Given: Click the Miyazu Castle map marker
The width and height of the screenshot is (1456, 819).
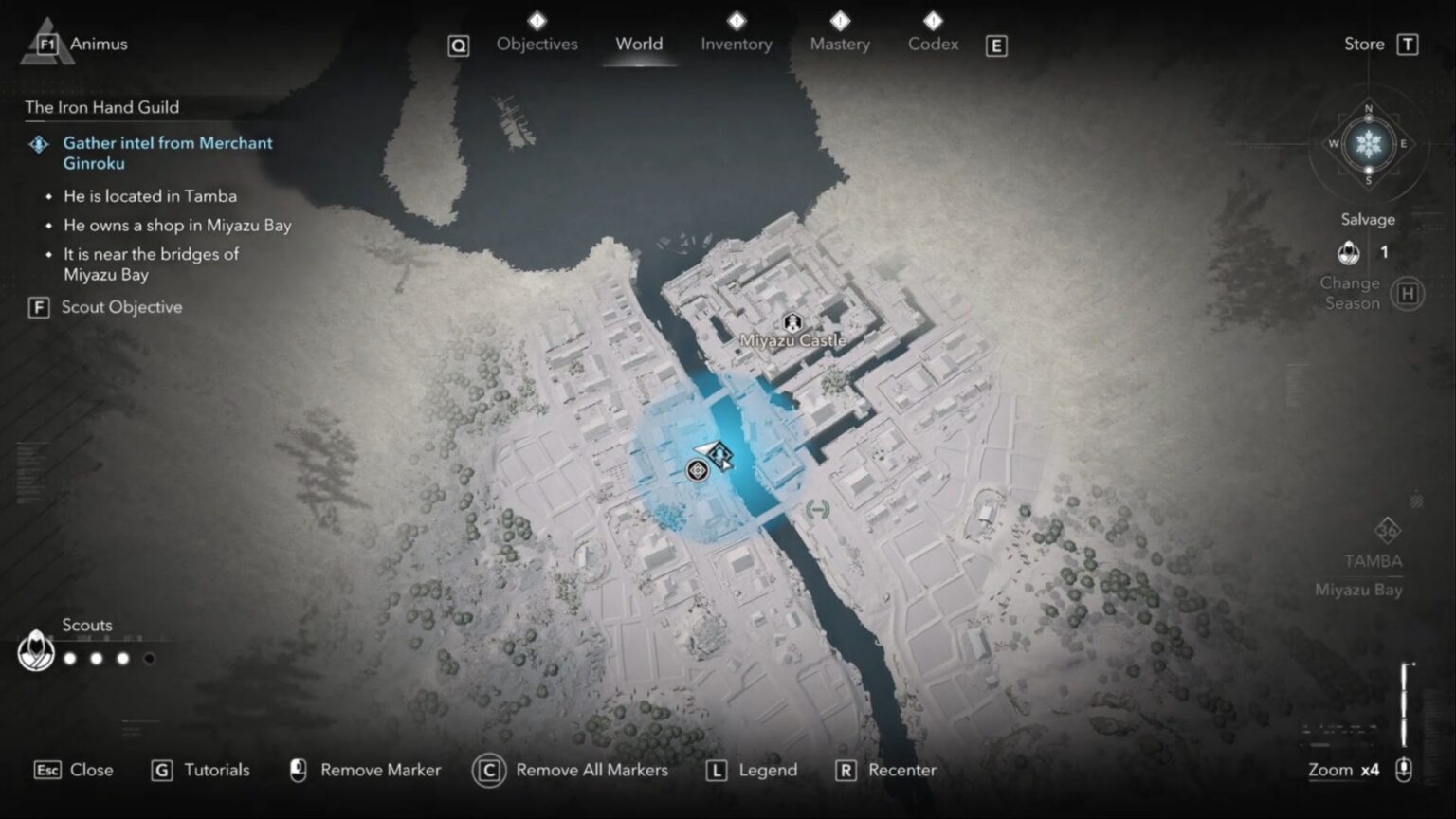Looking at the screenshot, I should click(794, 322).
